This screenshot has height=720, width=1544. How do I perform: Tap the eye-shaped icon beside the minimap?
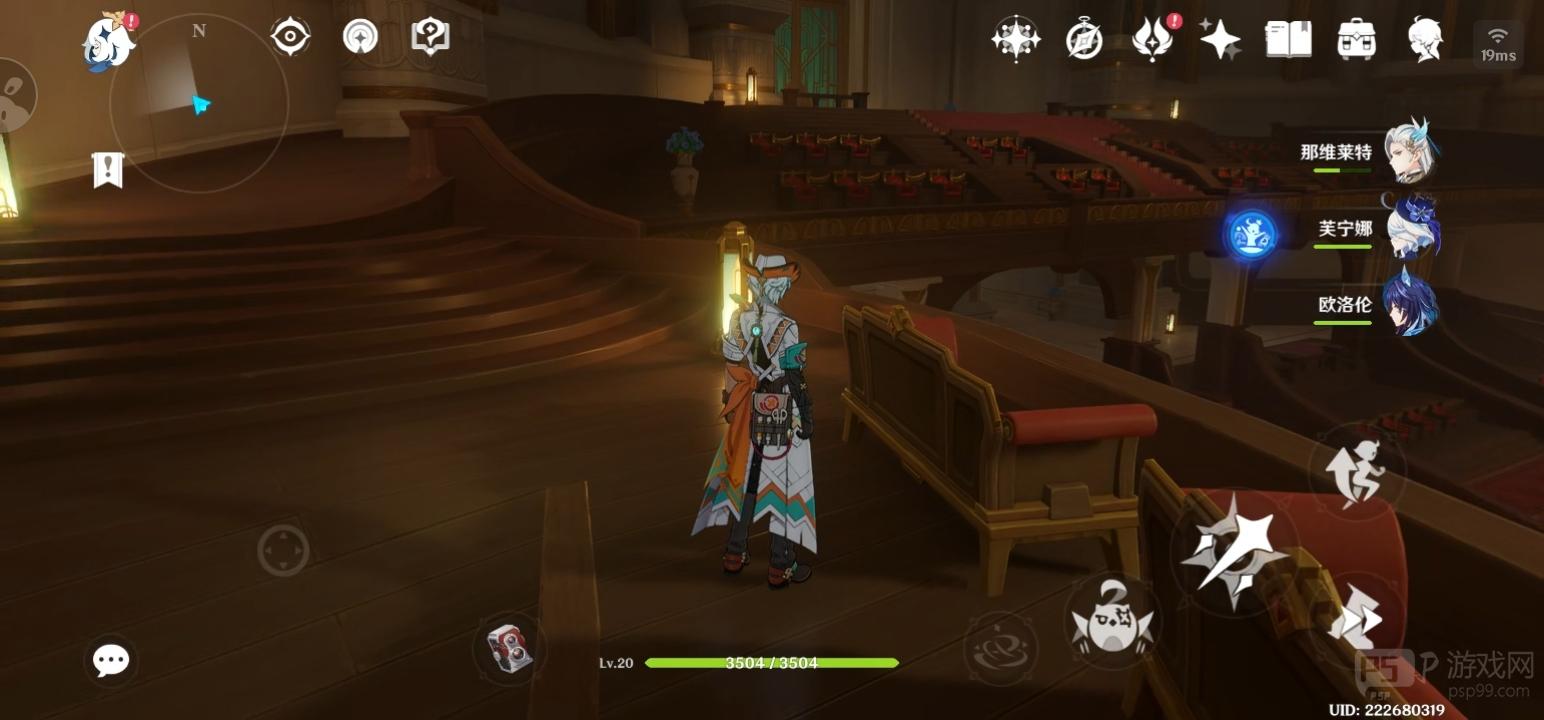(x=290, y=37)
